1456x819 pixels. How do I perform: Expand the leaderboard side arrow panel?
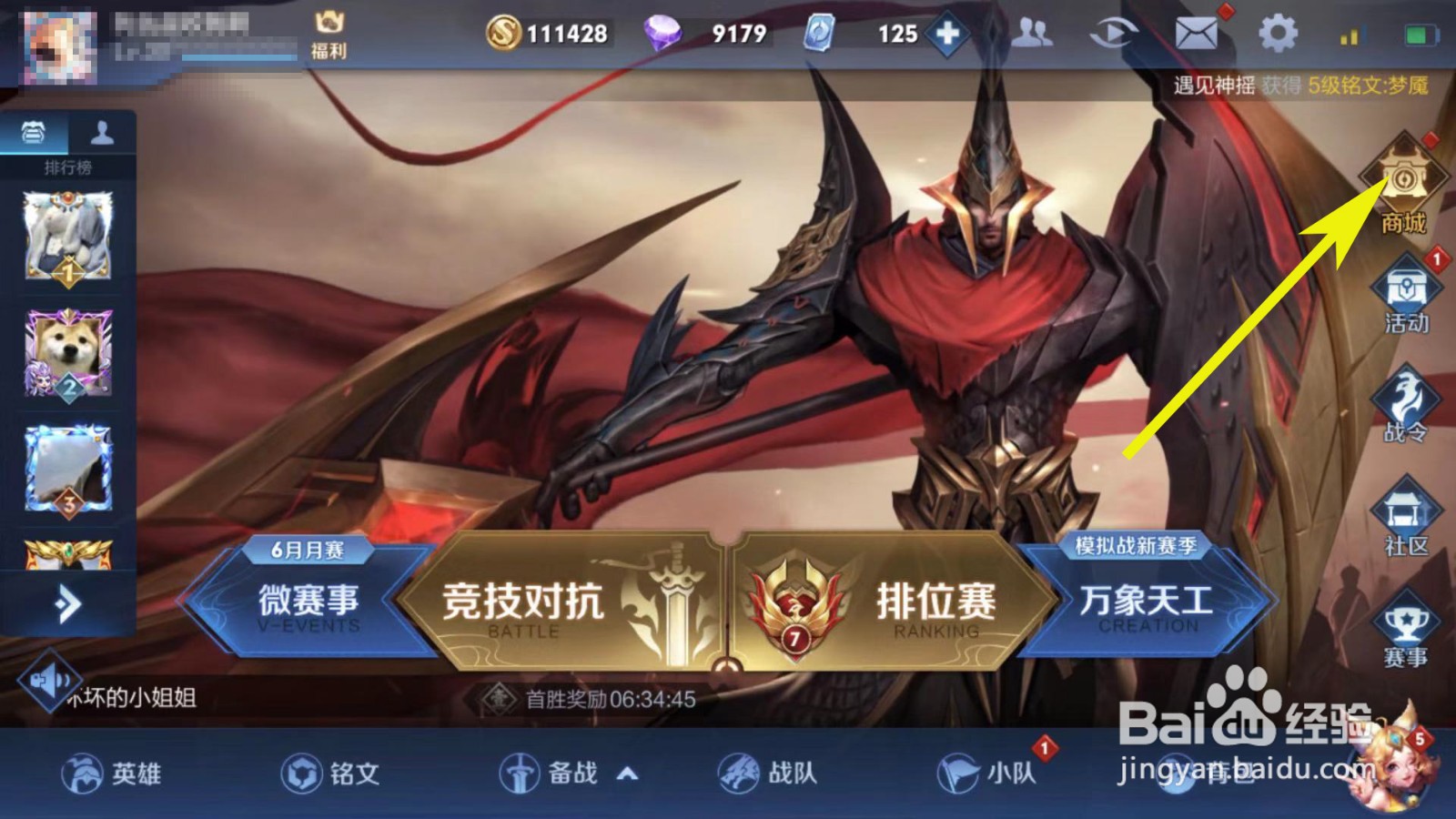[x=66, y=601]
